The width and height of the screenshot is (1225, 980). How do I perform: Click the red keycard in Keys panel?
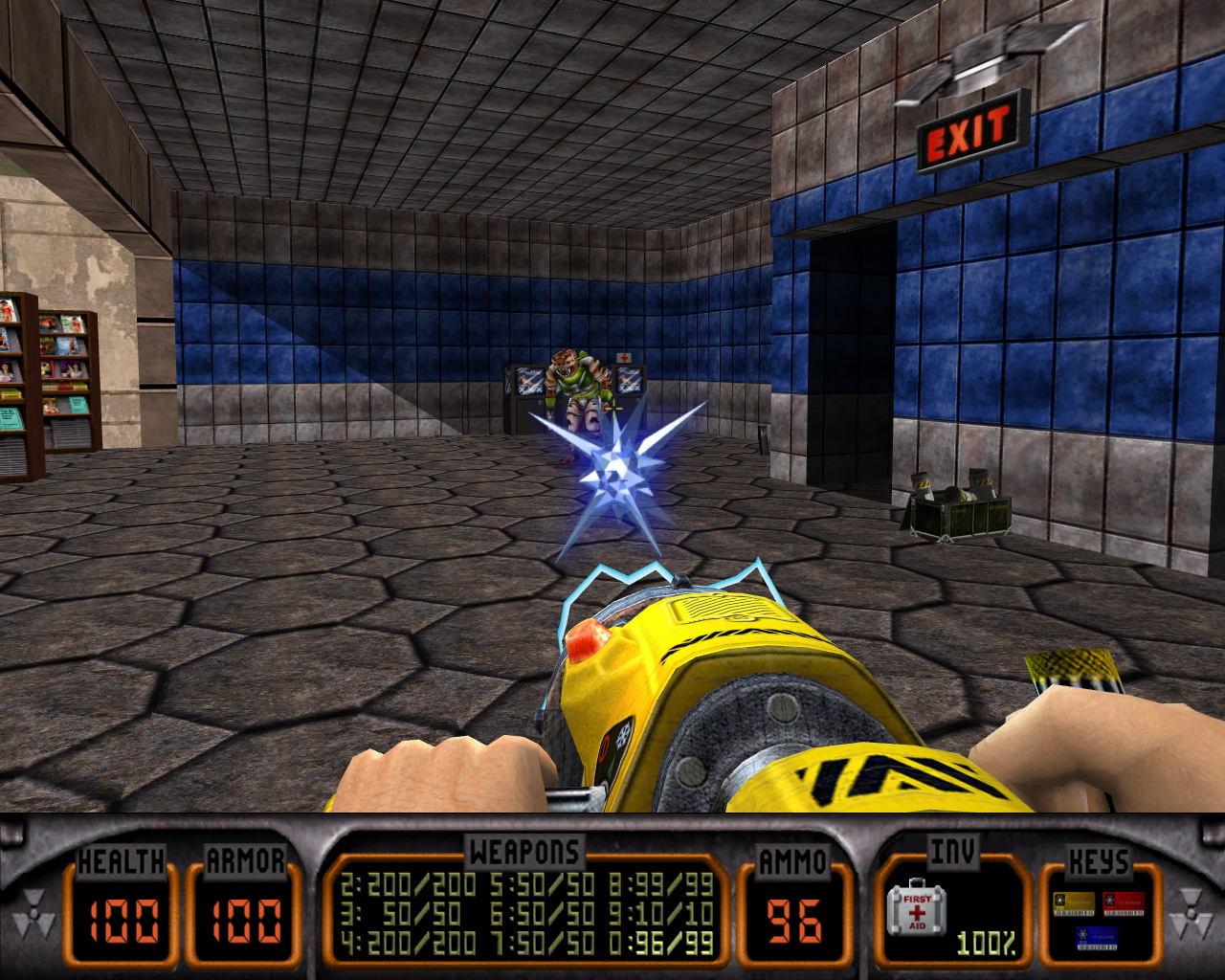tap(1123, 903)
